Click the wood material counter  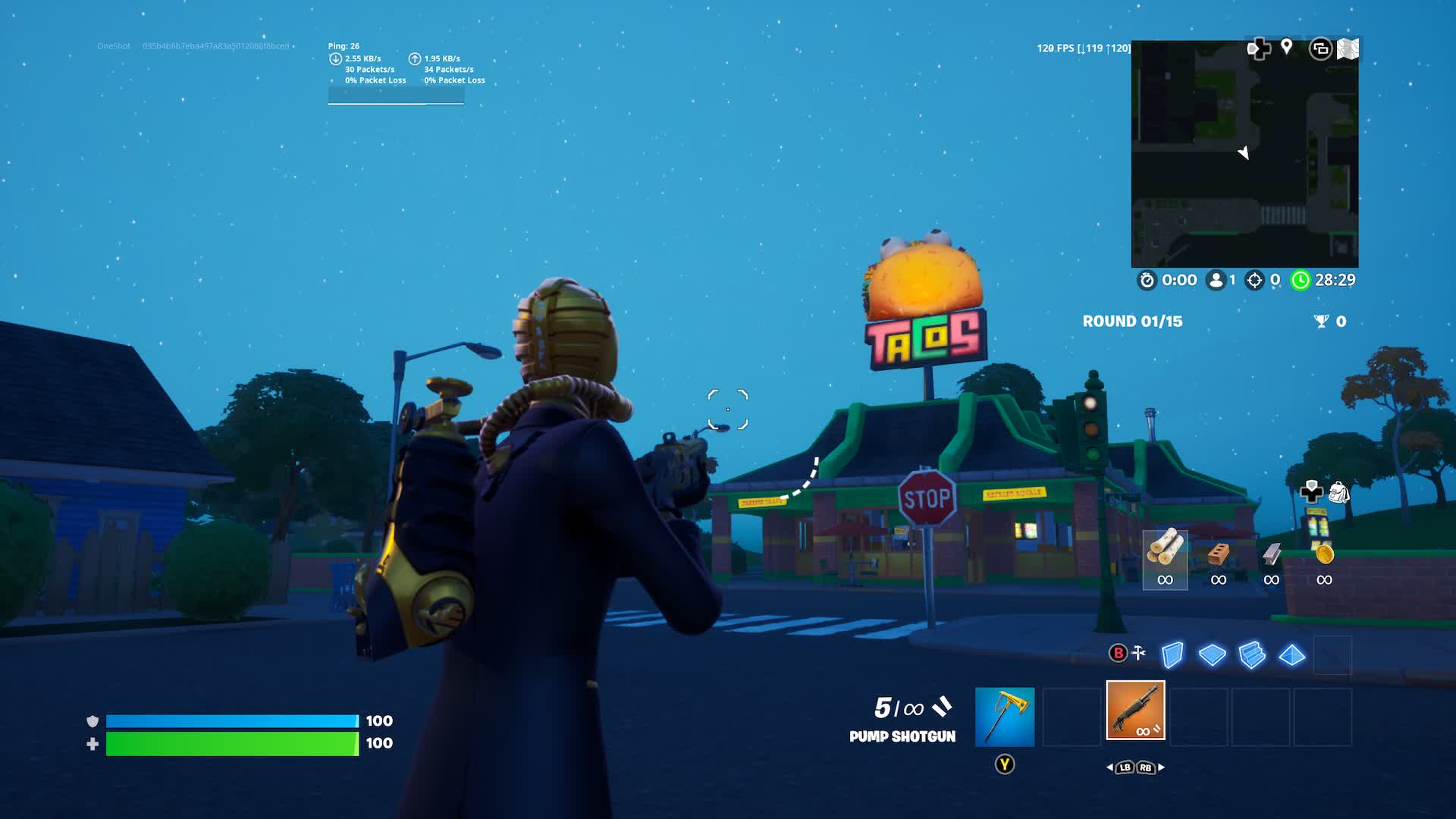pos(1165,561)
